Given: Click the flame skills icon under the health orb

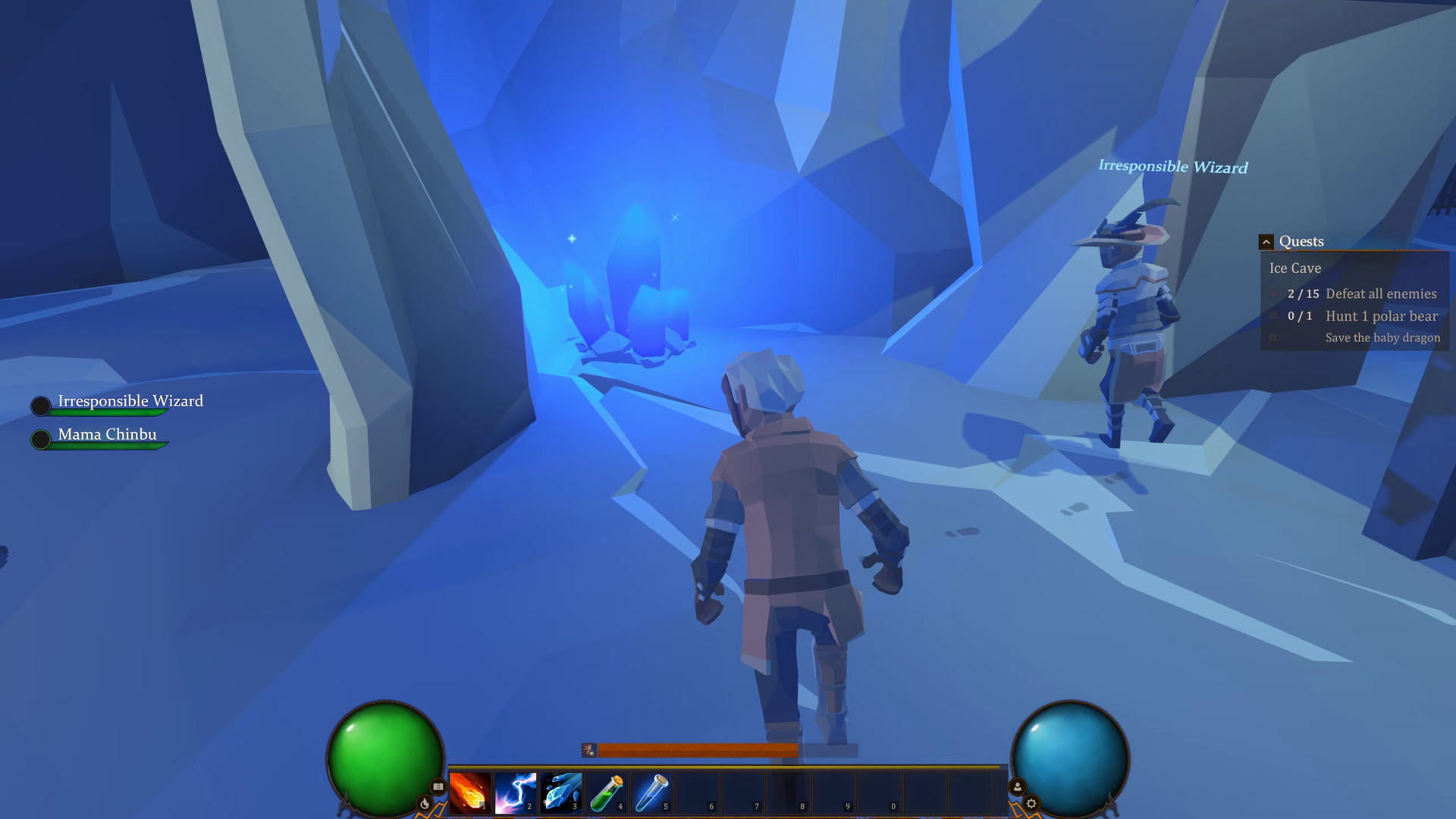Looking at the screenshot, I should (423, 804).
